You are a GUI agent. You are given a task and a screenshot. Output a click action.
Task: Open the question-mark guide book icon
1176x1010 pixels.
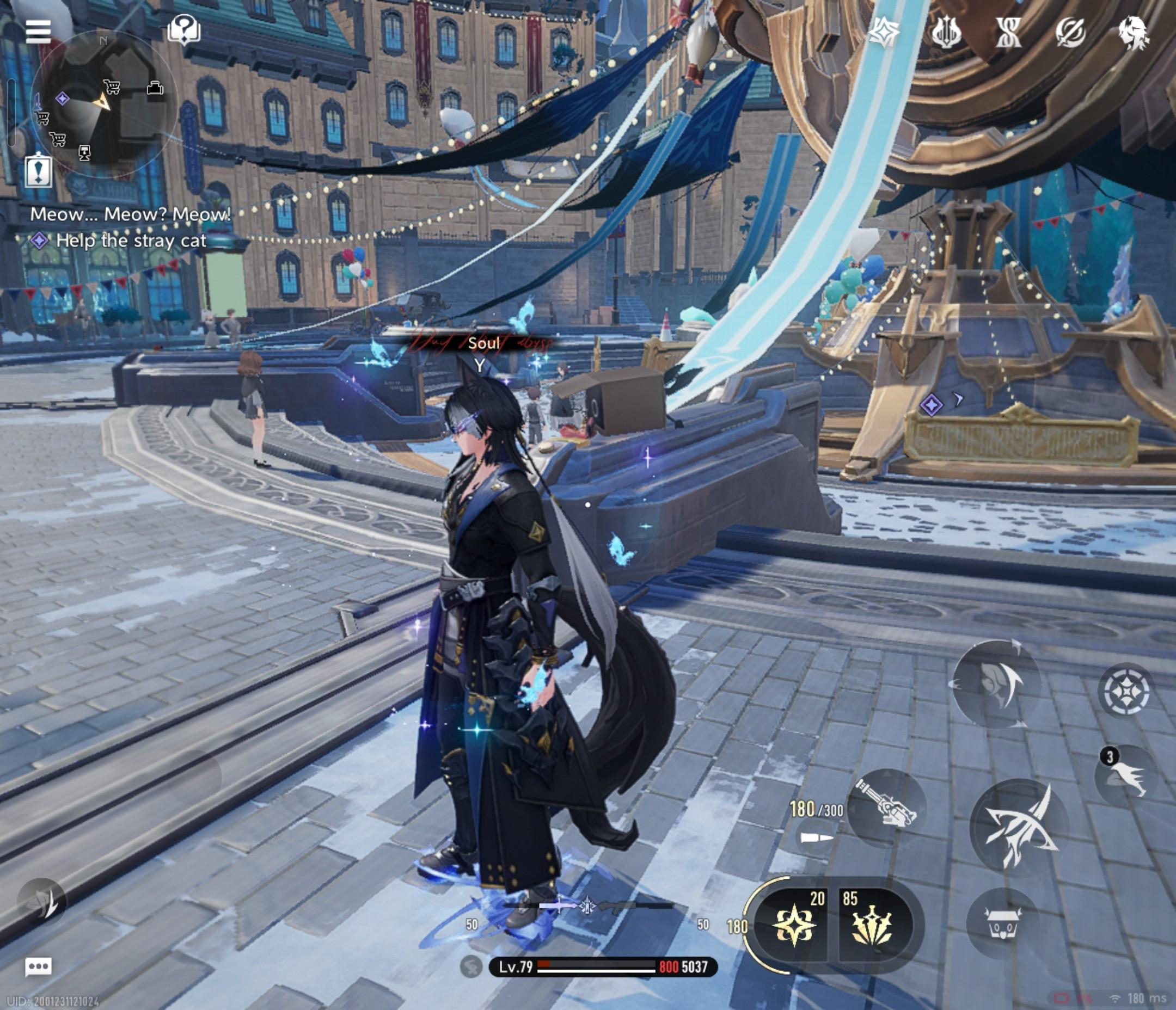(x=184, y=29)
